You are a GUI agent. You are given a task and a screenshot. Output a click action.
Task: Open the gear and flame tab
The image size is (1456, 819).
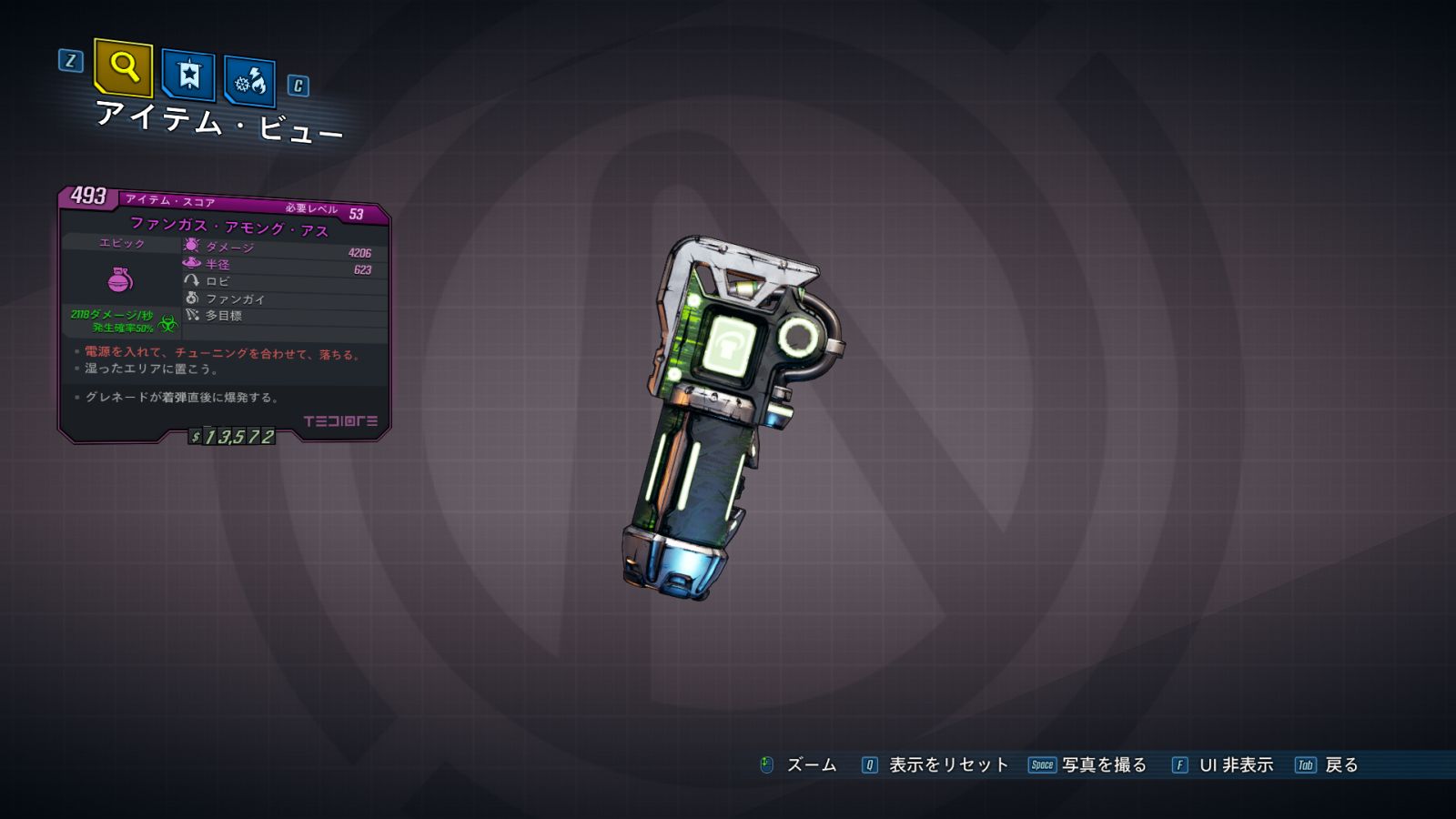[x=249, y=82]
